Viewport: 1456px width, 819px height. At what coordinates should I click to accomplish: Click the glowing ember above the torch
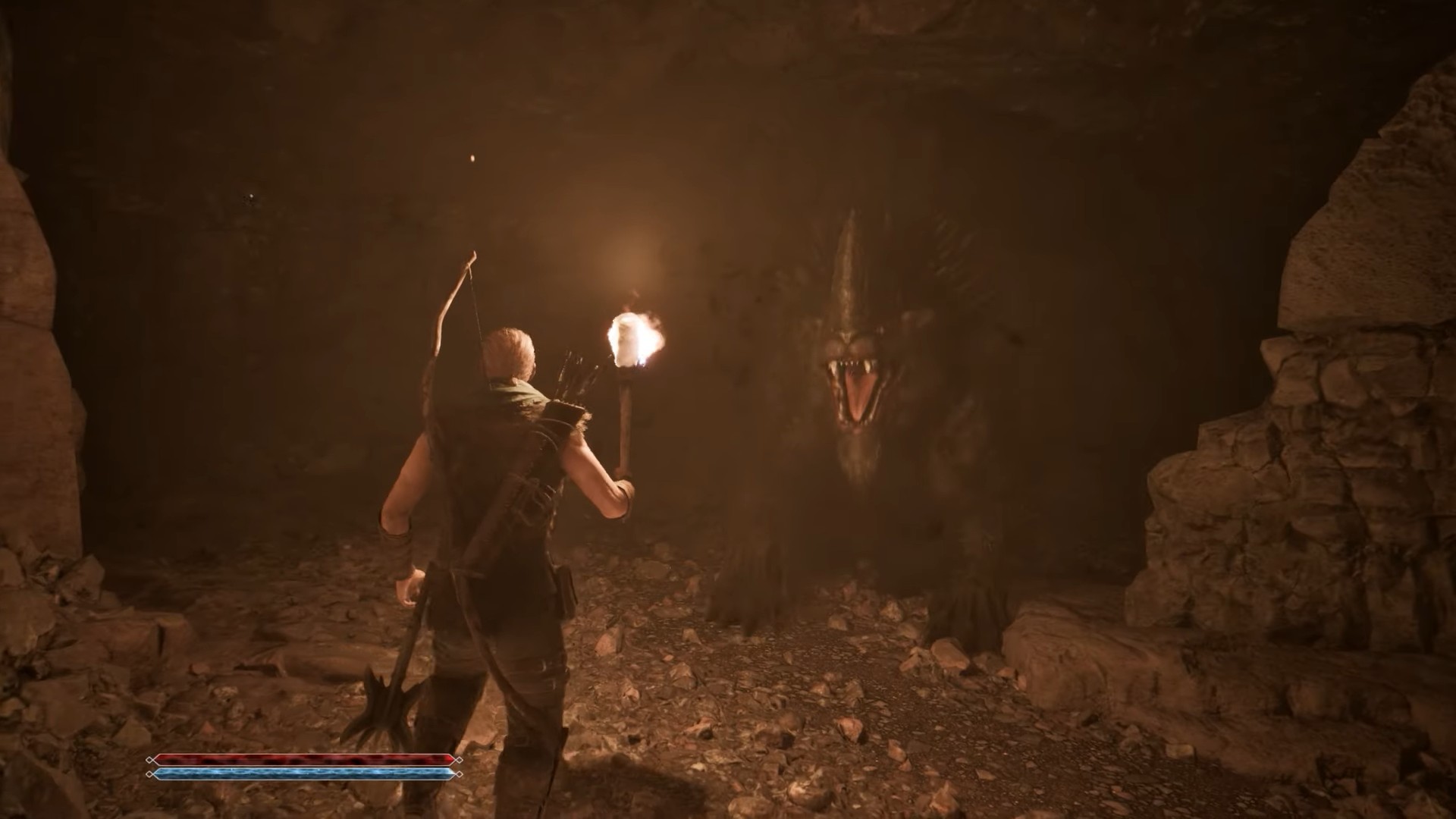point(472,158)
